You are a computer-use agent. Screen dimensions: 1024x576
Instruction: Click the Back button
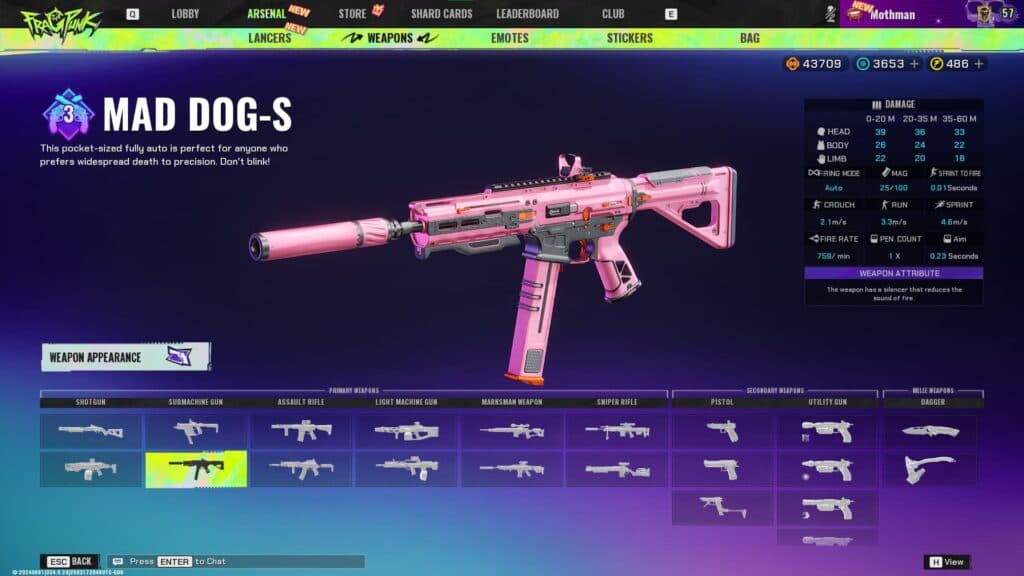tap(71, 561)
